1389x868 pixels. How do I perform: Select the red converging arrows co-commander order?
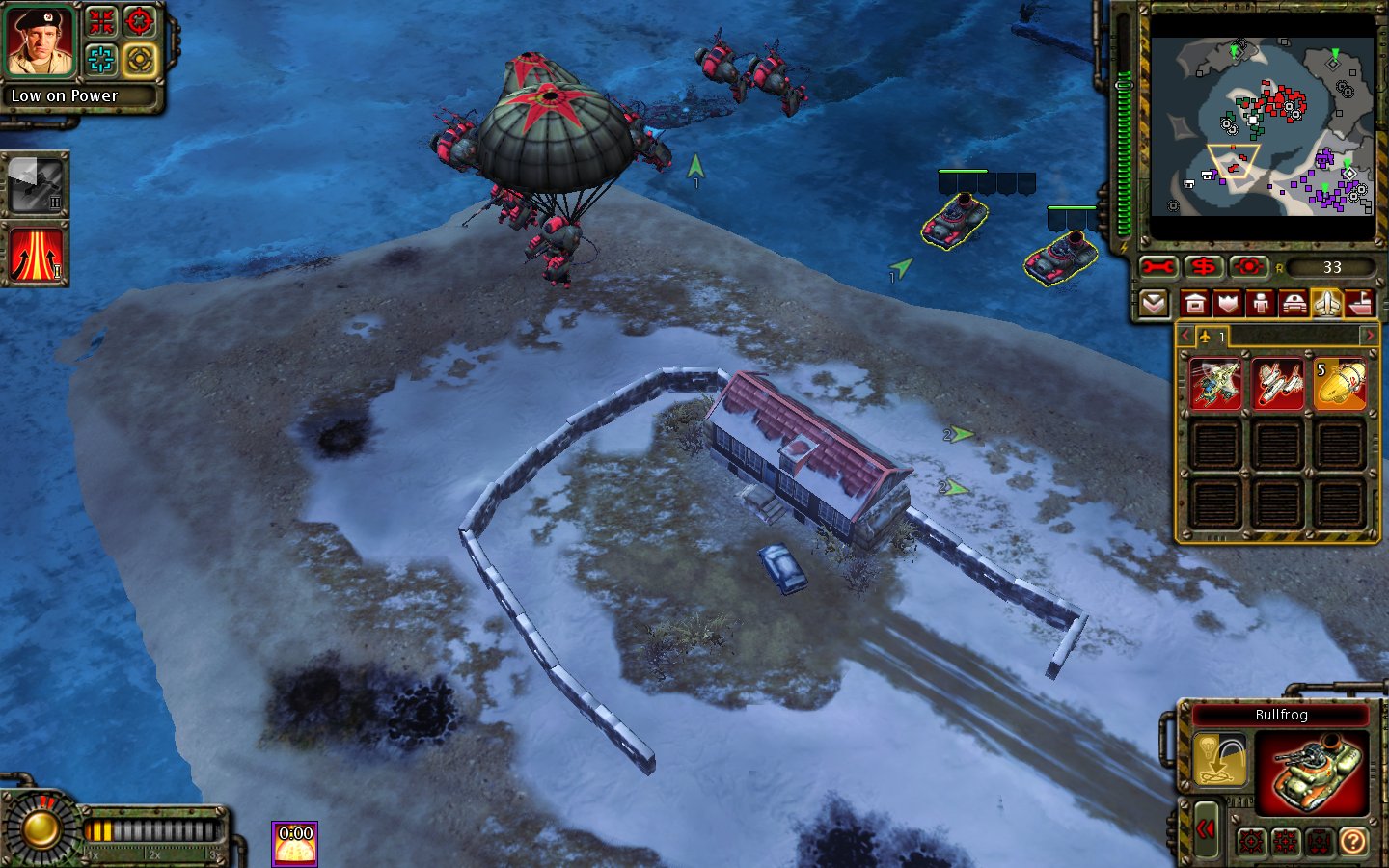(101, 21)
